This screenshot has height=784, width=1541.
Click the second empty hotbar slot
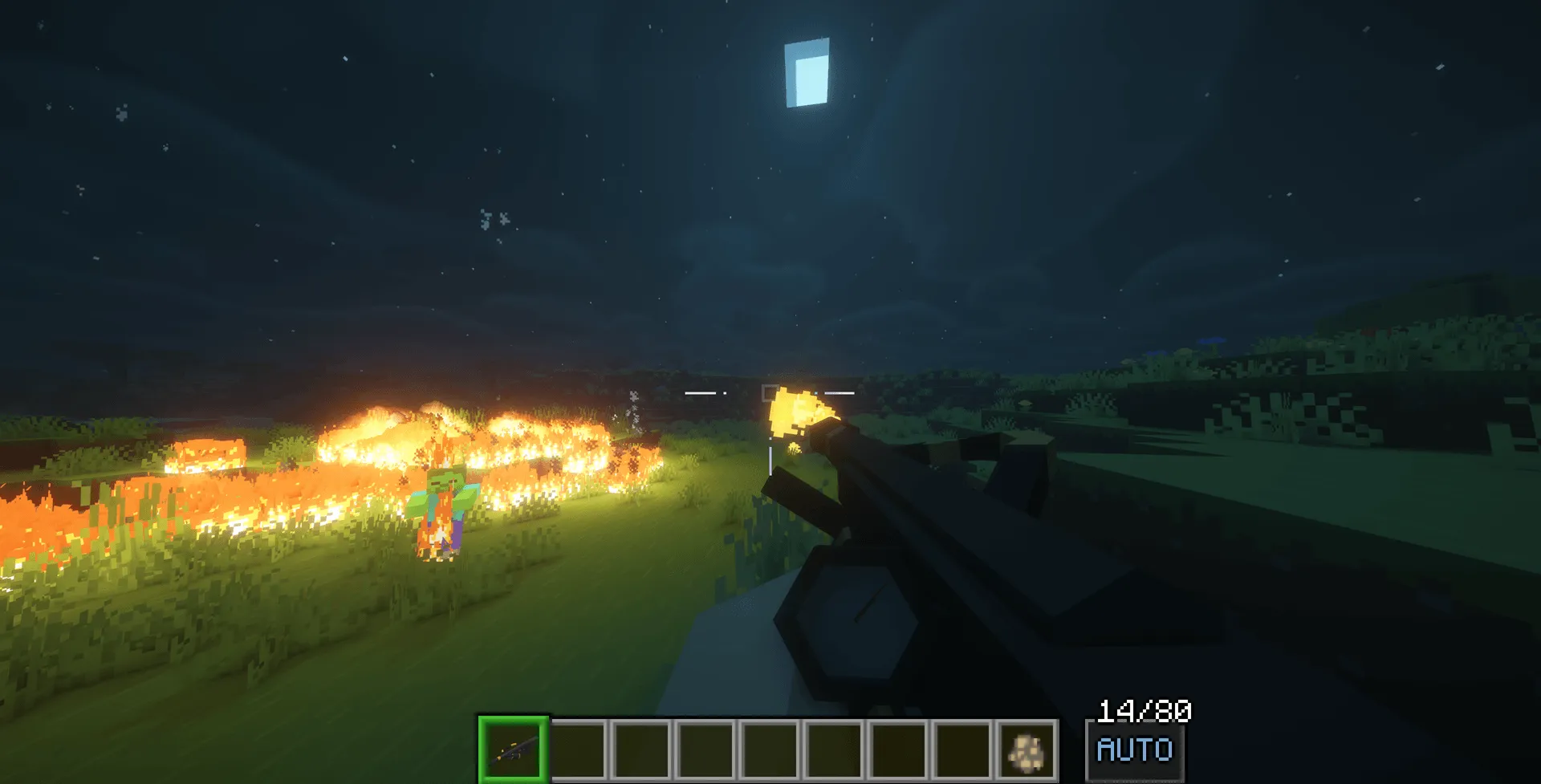(x=579, y=750)
